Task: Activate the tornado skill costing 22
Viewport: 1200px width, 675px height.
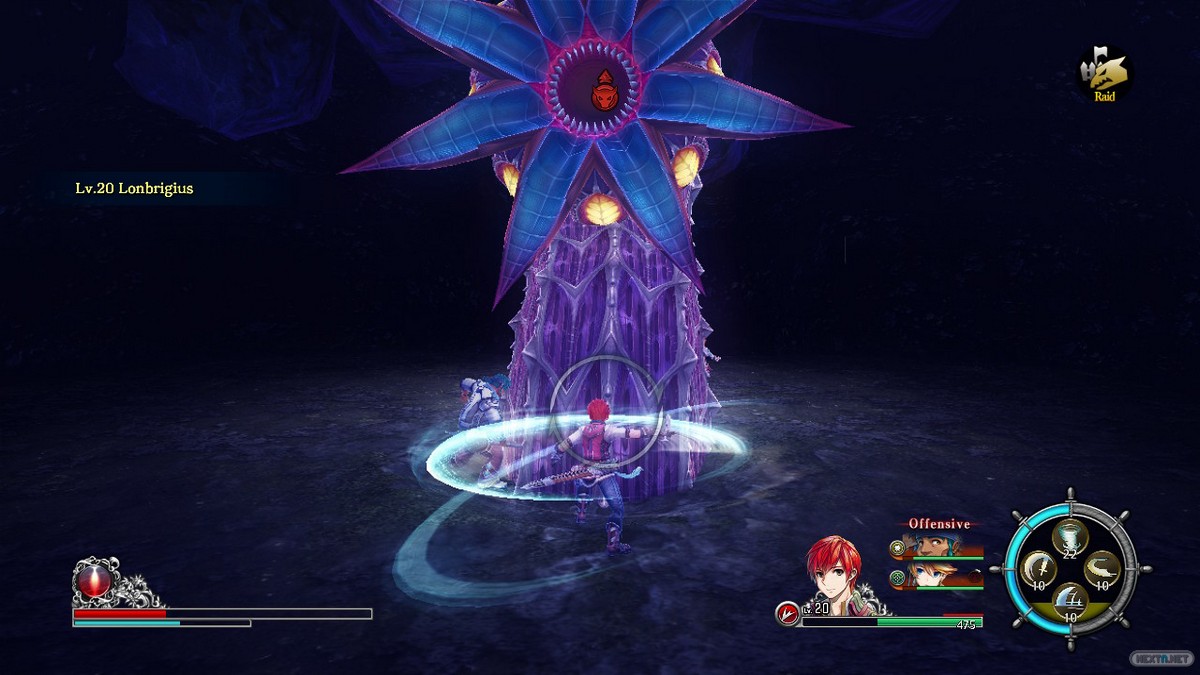Action: (1070, 537)
